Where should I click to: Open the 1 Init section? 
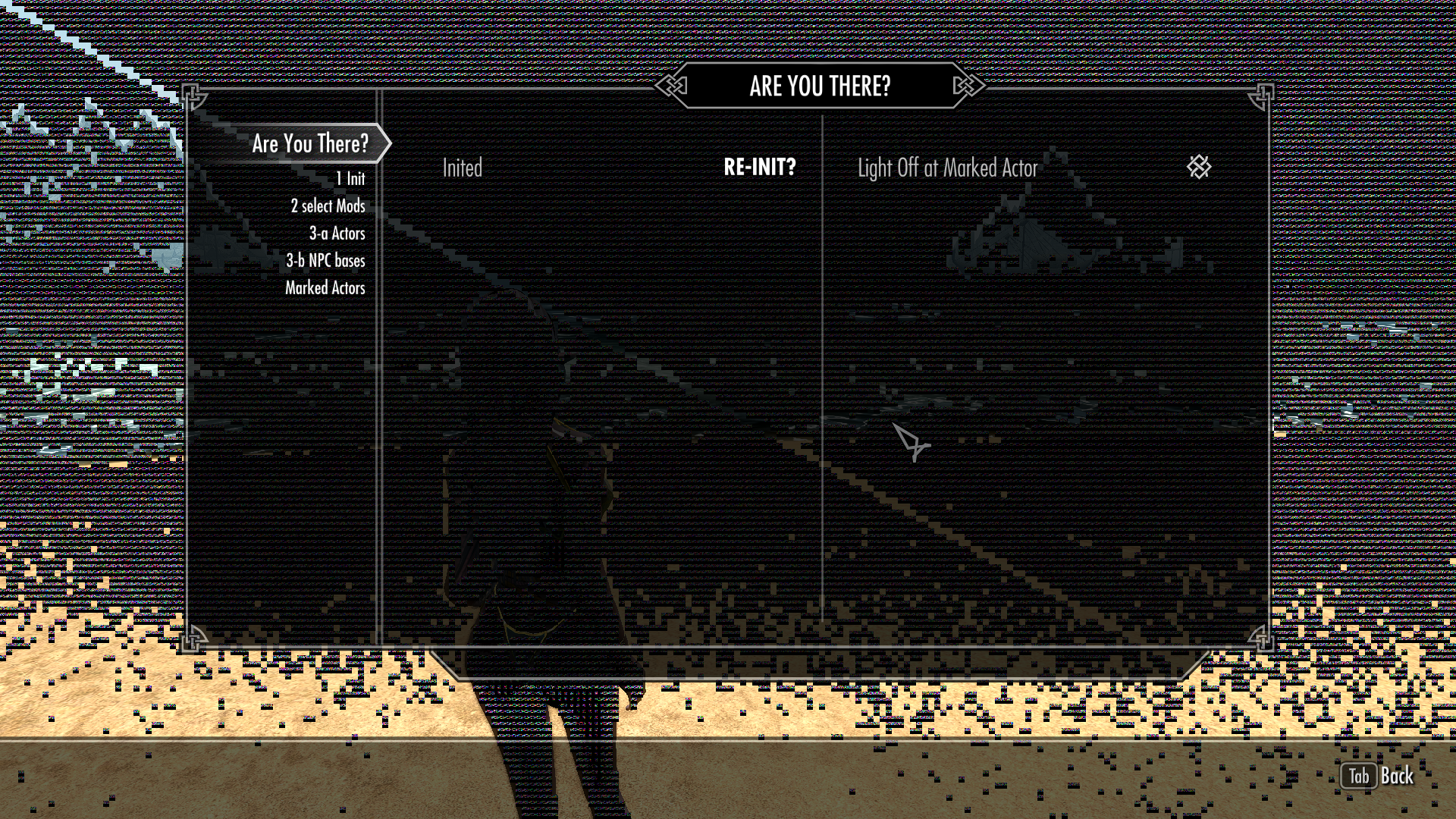pos(350,178)
